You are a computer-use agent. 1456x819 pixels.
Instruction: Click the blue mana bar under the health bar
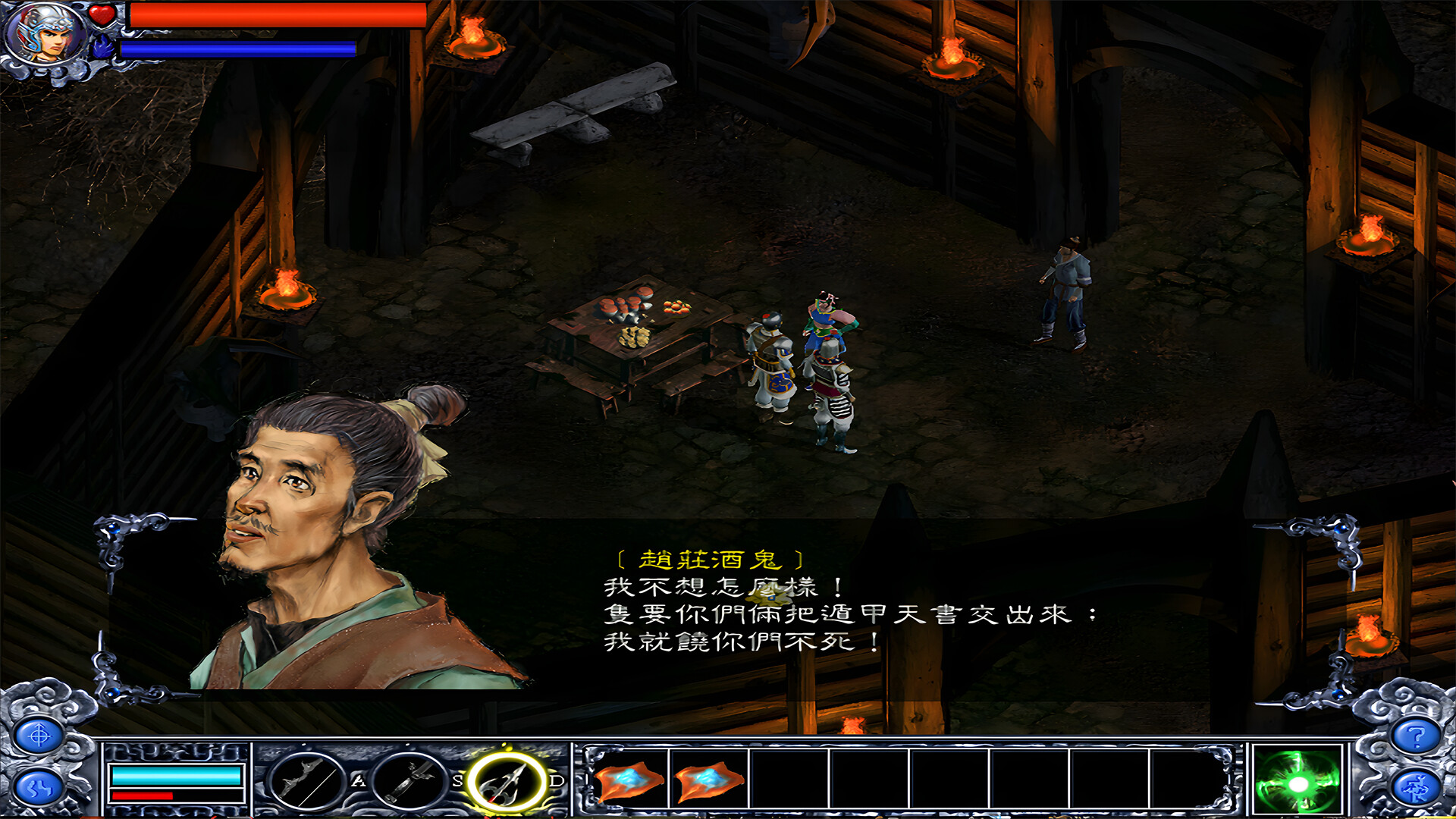coord(235,47)
